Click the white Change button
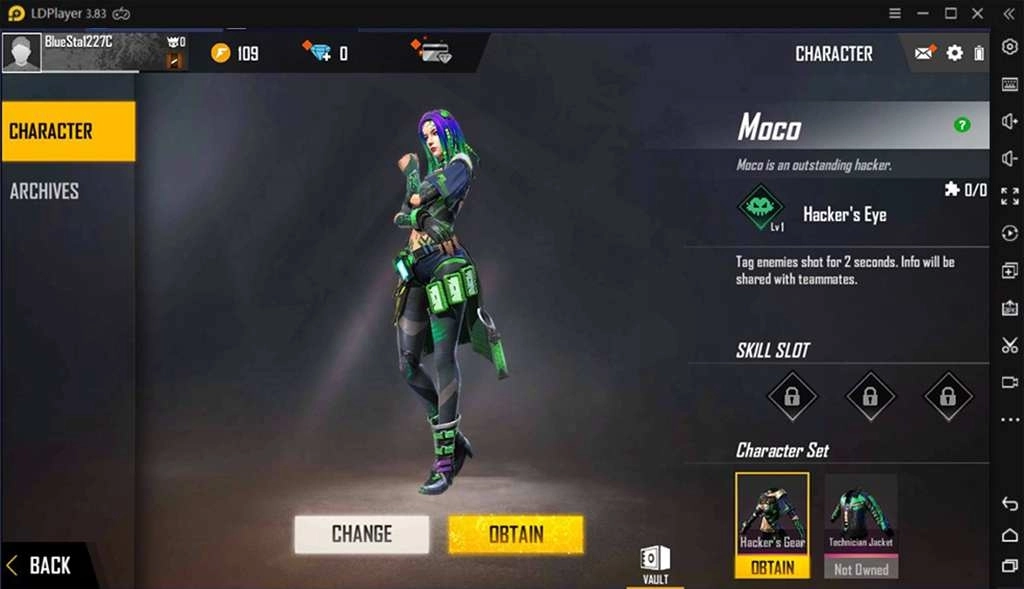Image resolution: width=1024 pixels, height=589 pixels. 361,534
